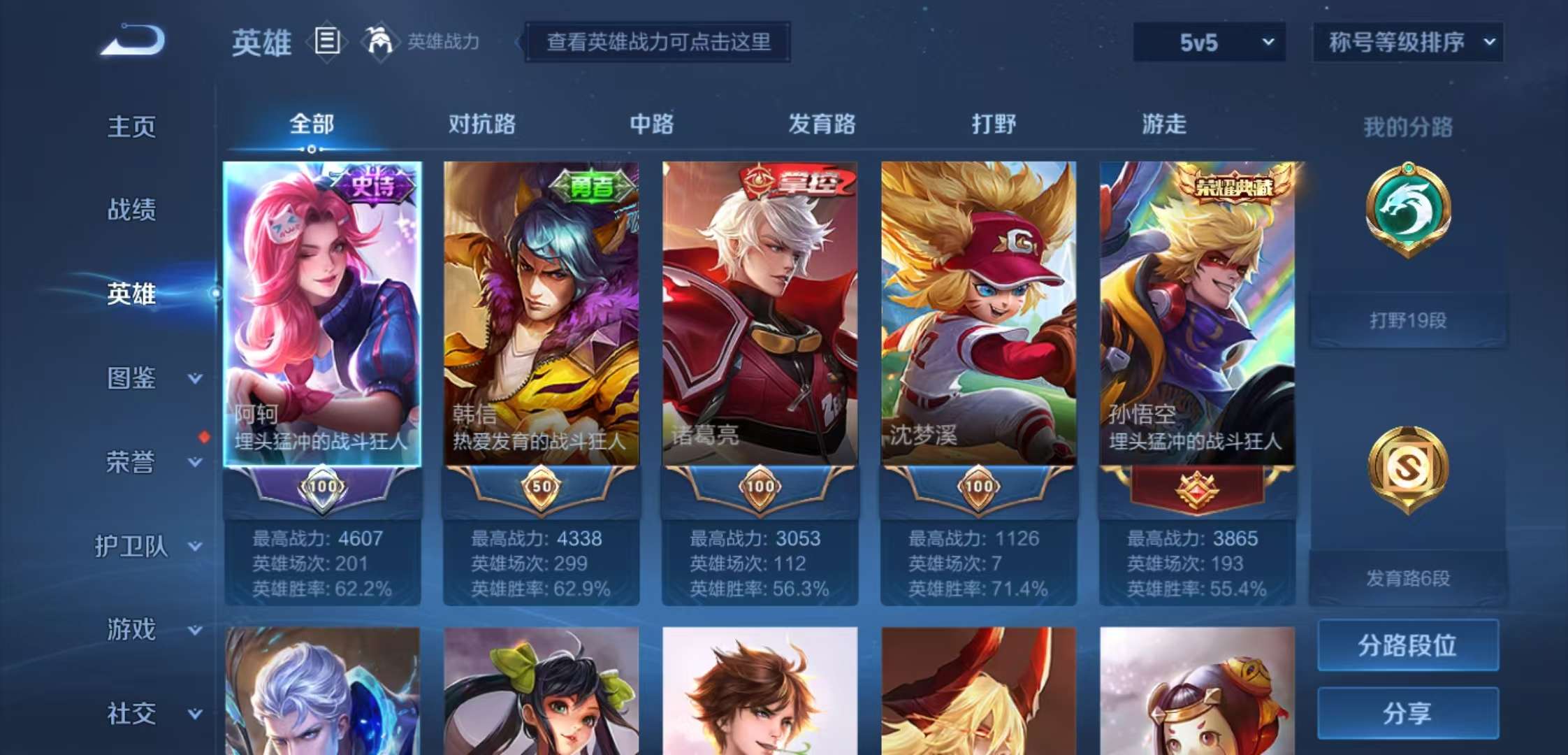1568x755 pixels.
Task: Switch to the 打野 tab
Action: [x=992, y=124]
